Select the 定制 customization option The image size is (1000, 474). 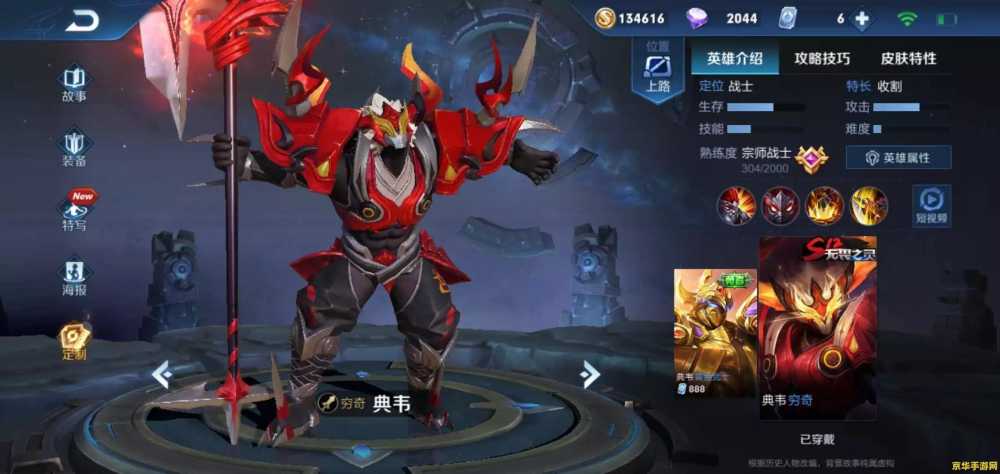pyautogui.click(x=74, y=339)
